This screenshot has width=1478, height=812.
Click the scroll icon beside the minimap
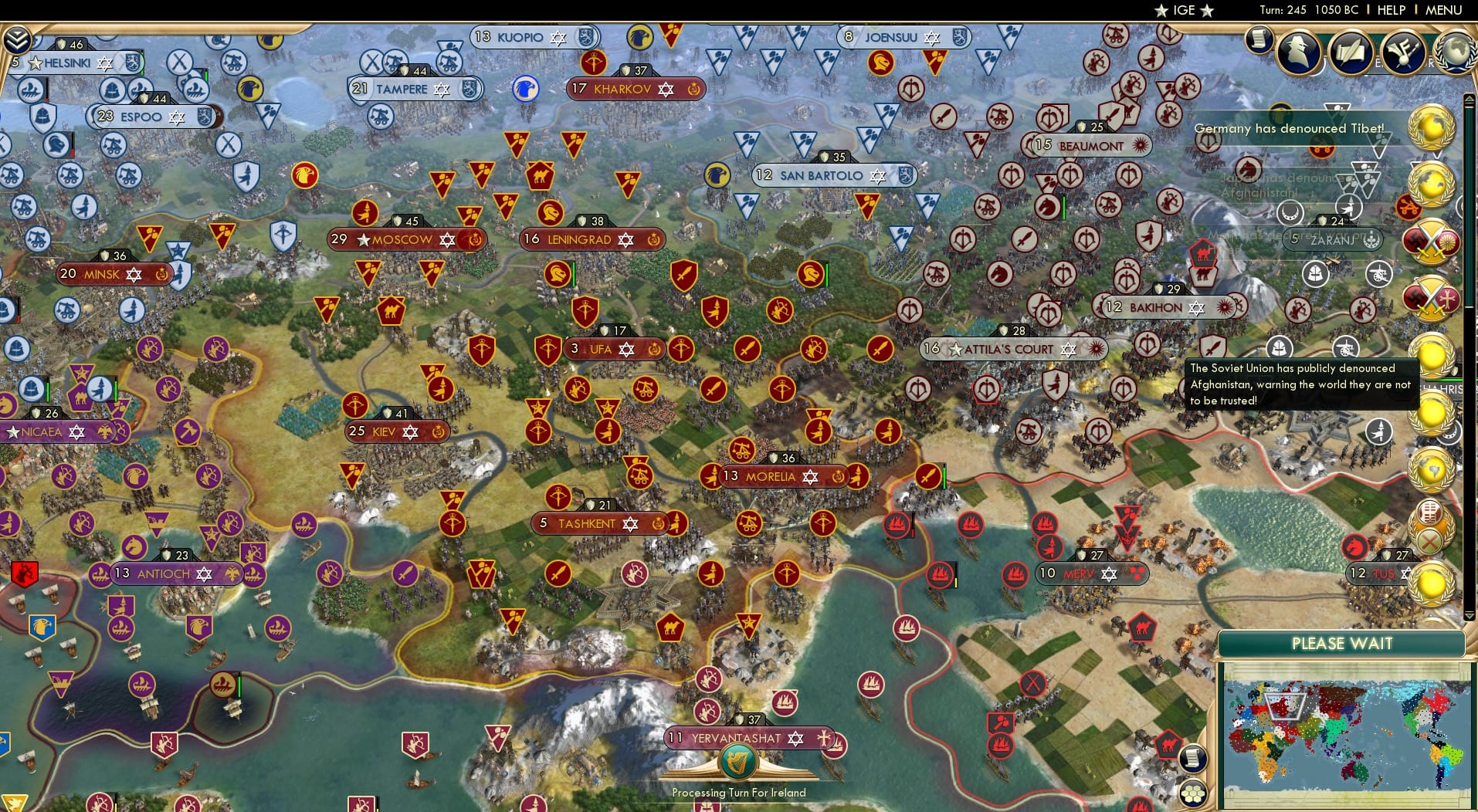coord(1193,759)
